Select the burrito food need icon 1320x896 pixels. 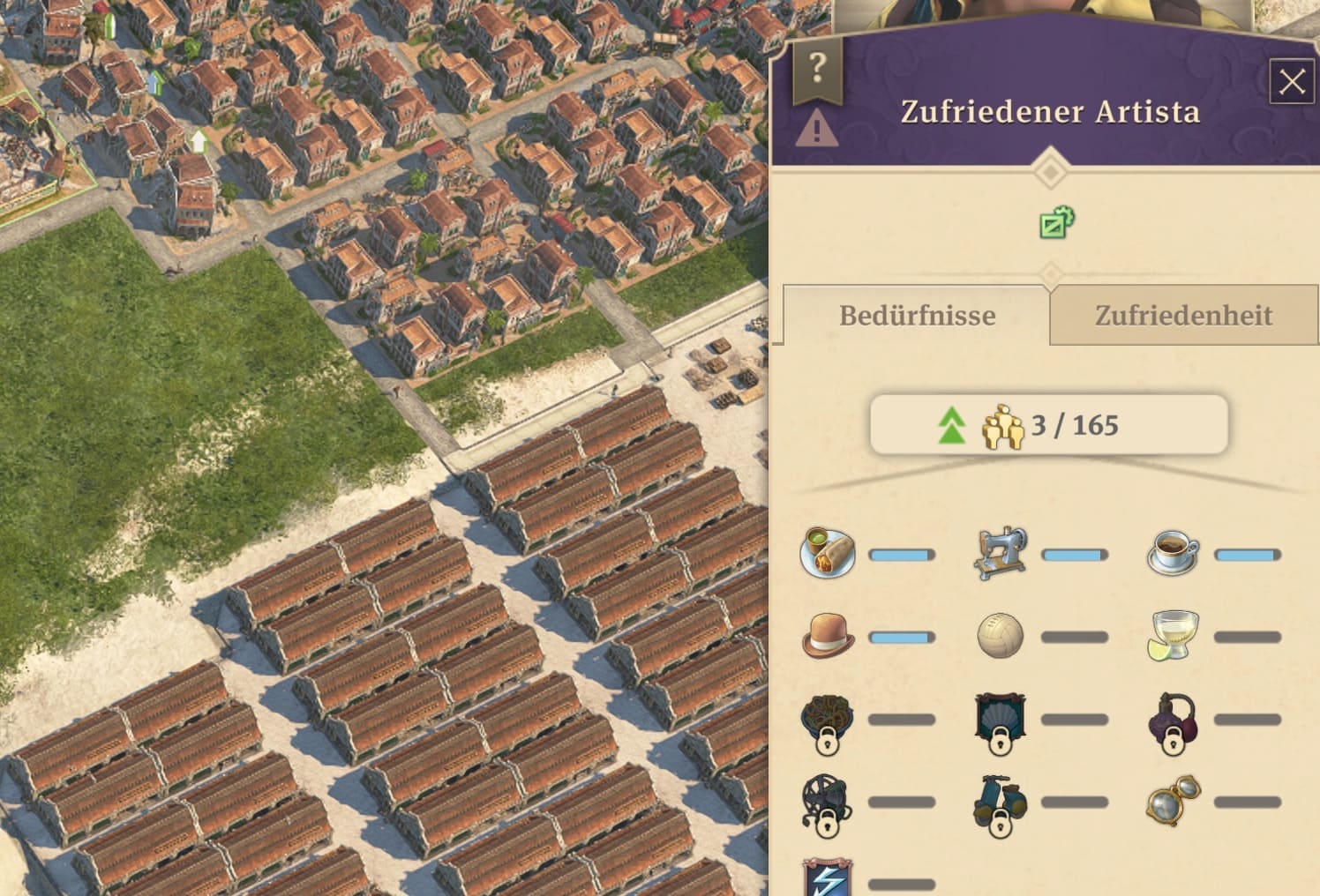point(828,553)
